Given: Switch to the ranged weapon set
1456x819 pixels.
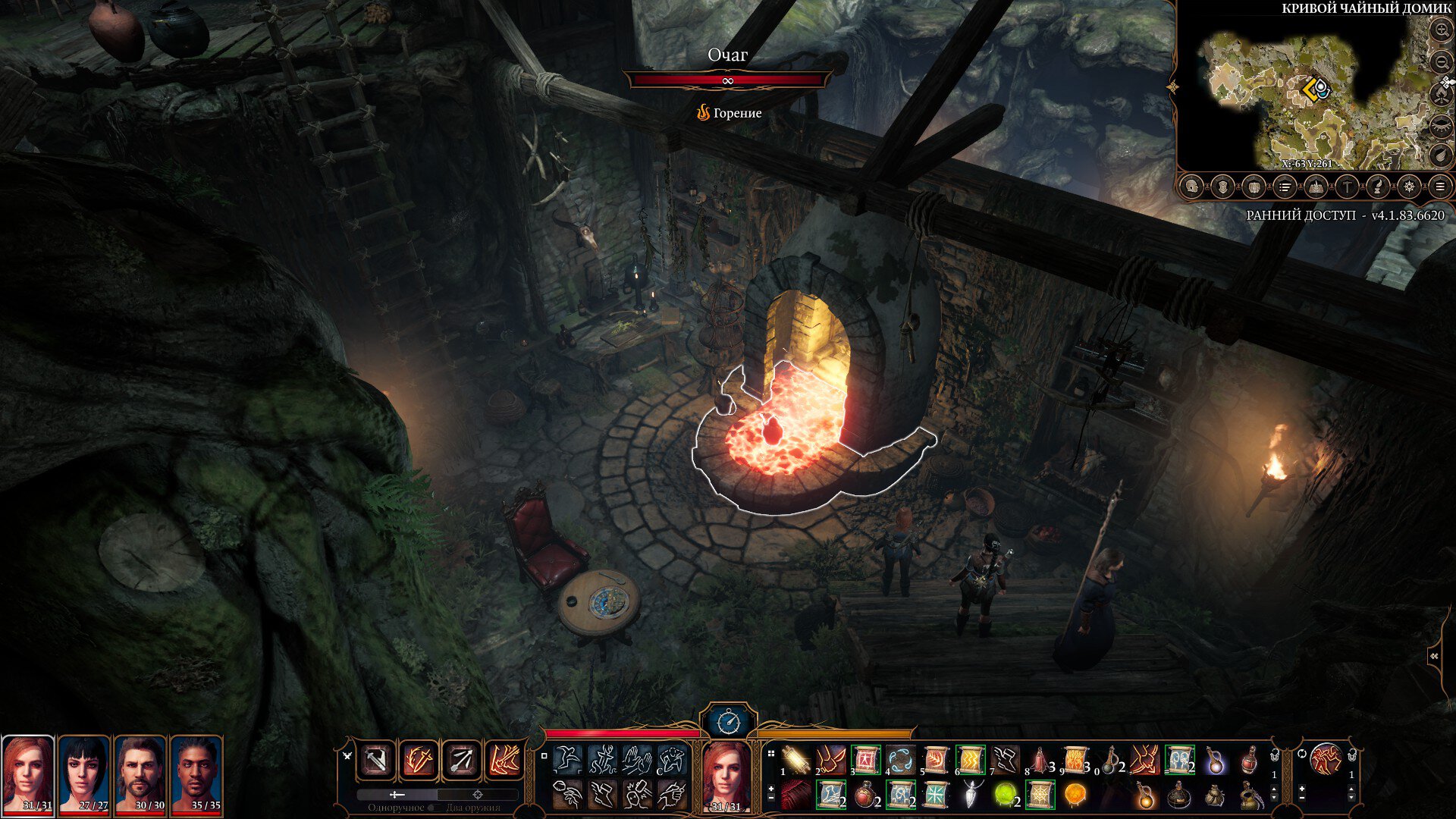Looking at the screenshot, I should 478,794.
